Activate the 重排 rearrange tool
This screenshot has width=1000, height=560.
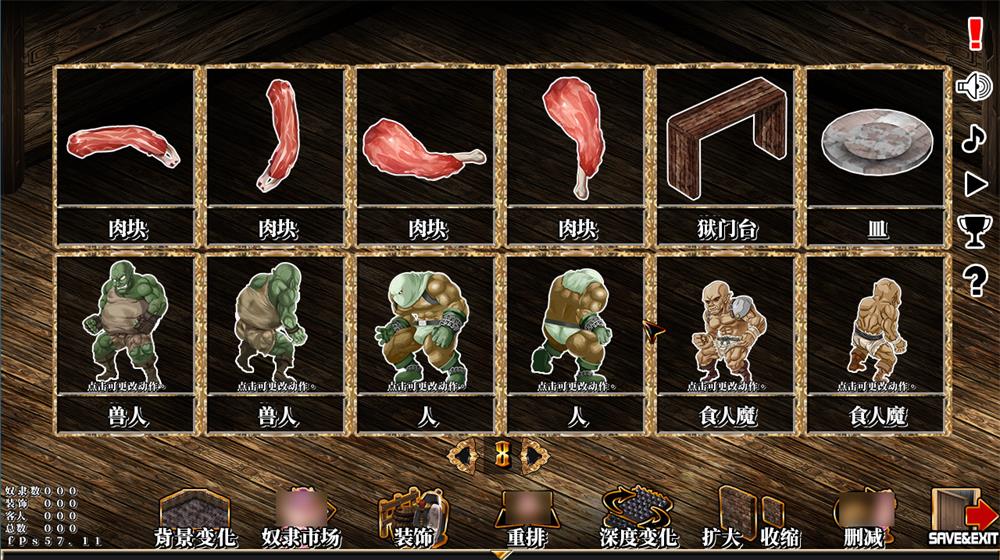click(526, 520)
